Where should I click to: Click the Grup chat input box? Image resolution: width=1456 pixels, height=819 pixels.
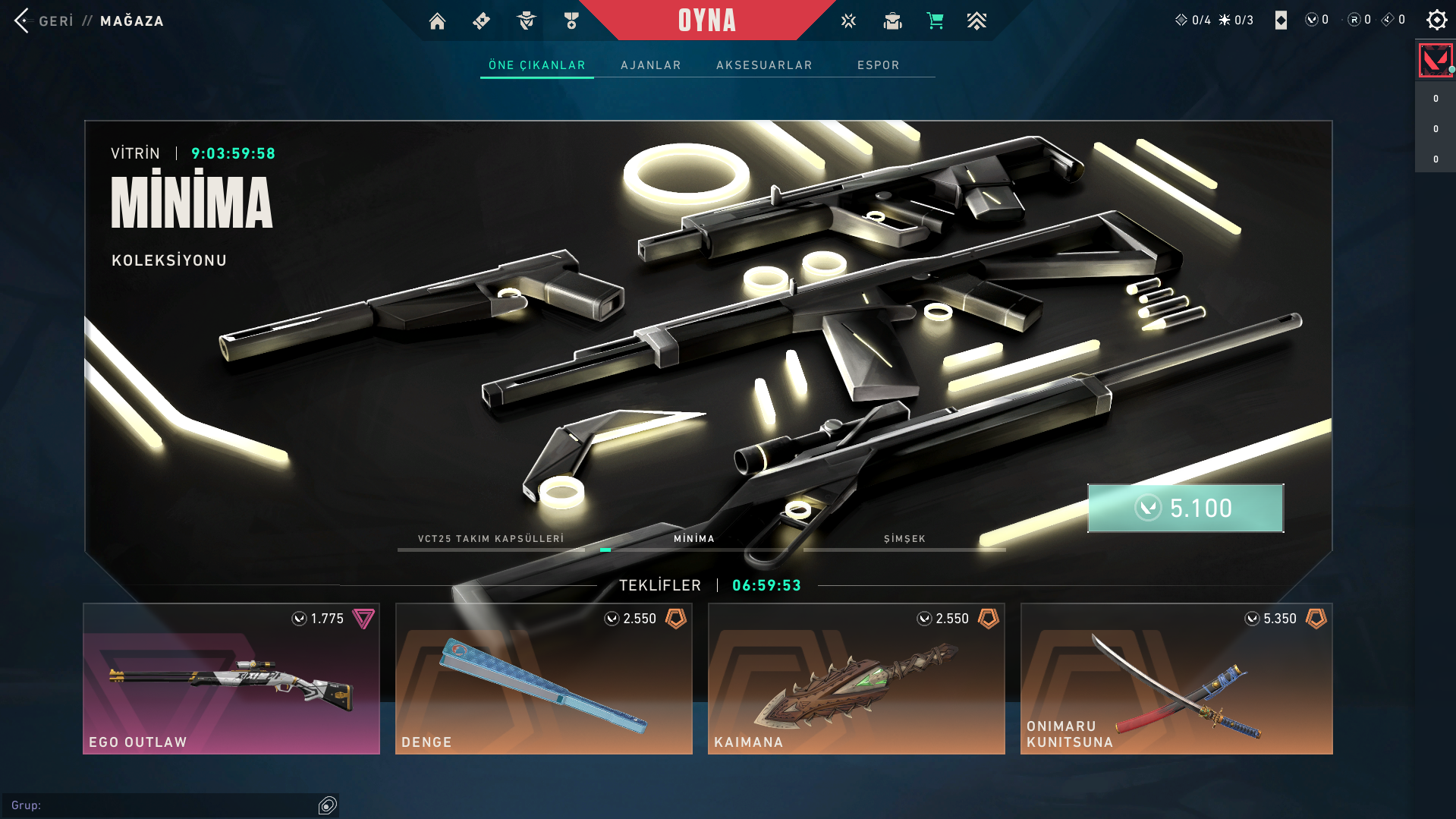click(163, 805)
